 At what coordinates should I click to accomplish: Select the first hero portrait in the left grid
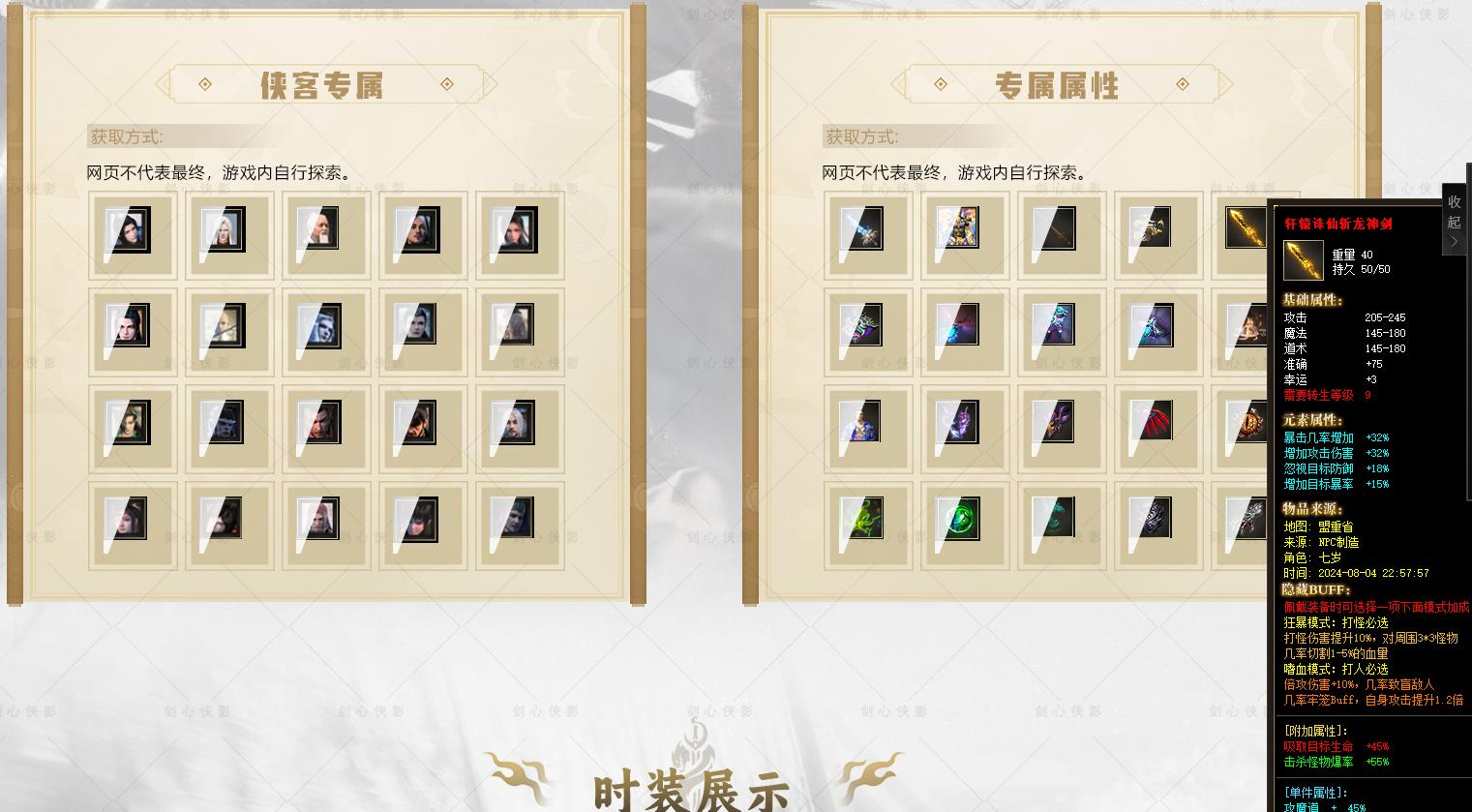132,232
